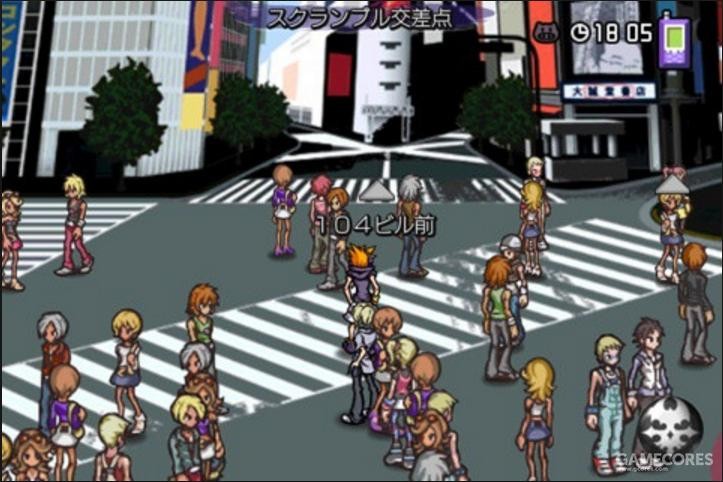The width and height of the screenshot is (723, 482).
Task: Follow the exit arrow to 104ビル前
Action: (x=375, y=190)
